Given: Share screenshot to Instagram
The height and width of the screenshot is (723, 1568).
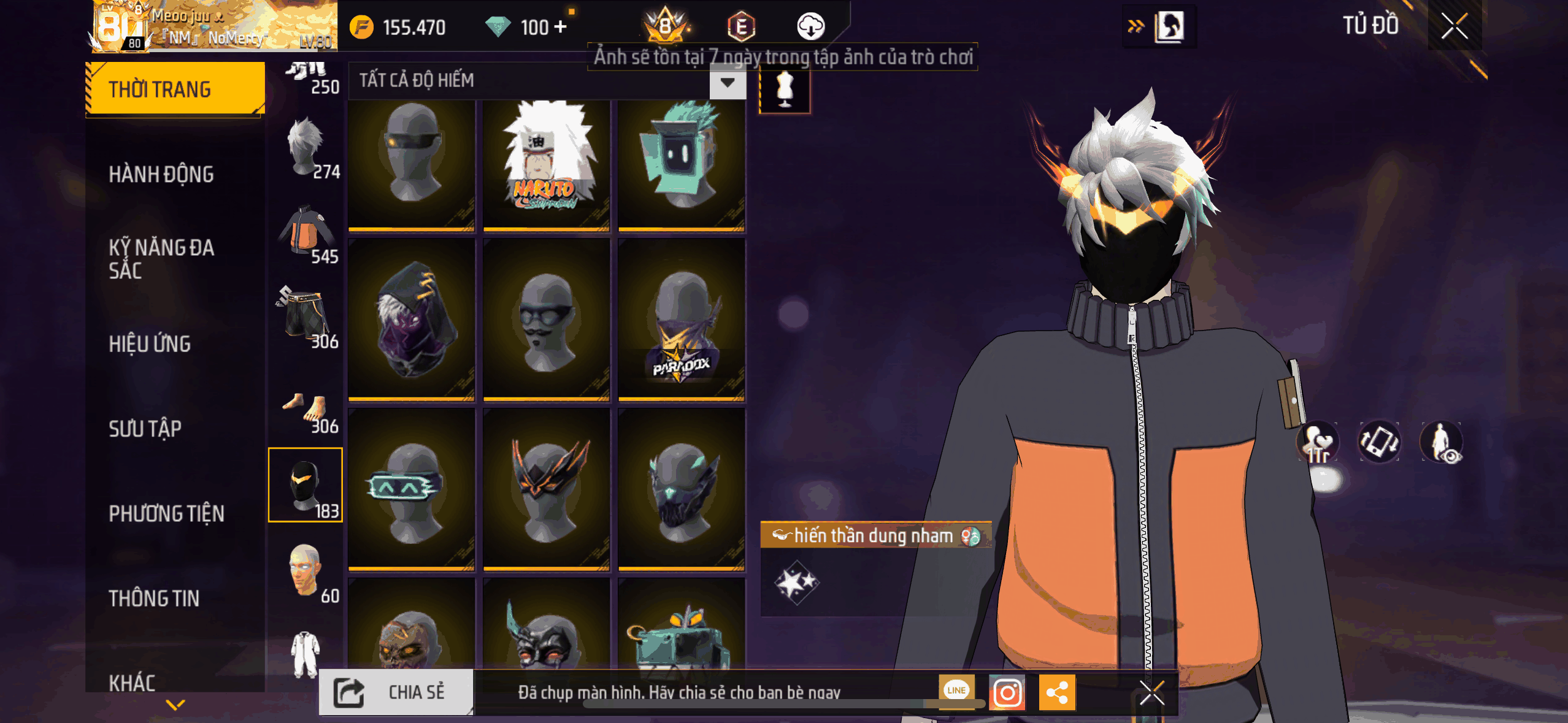Looking at the screenshot, I should [x=1007, y=692].
